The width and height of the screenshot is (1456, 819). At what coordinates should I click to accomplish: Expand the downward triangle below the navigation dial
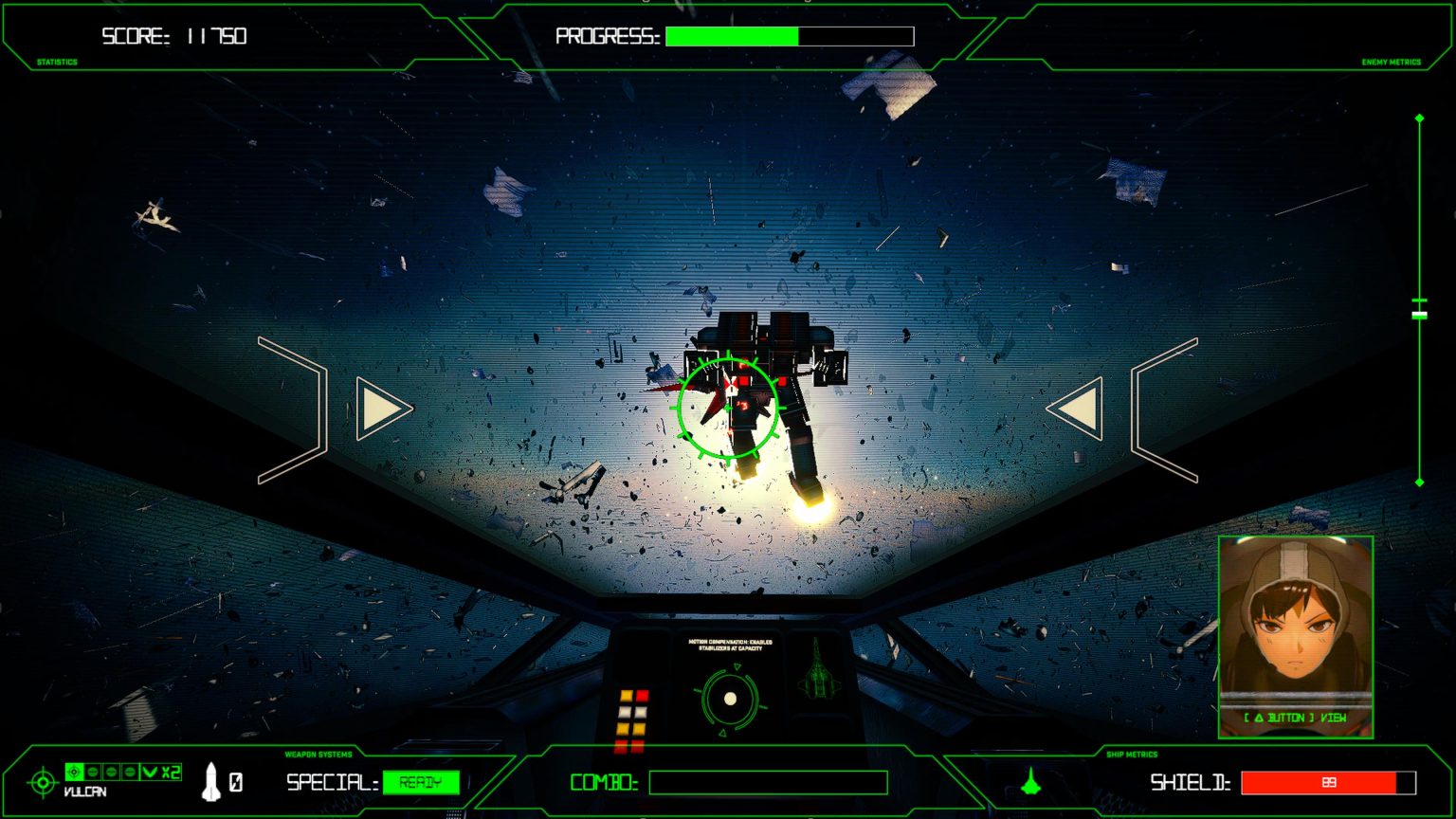[x=722, y=733]
